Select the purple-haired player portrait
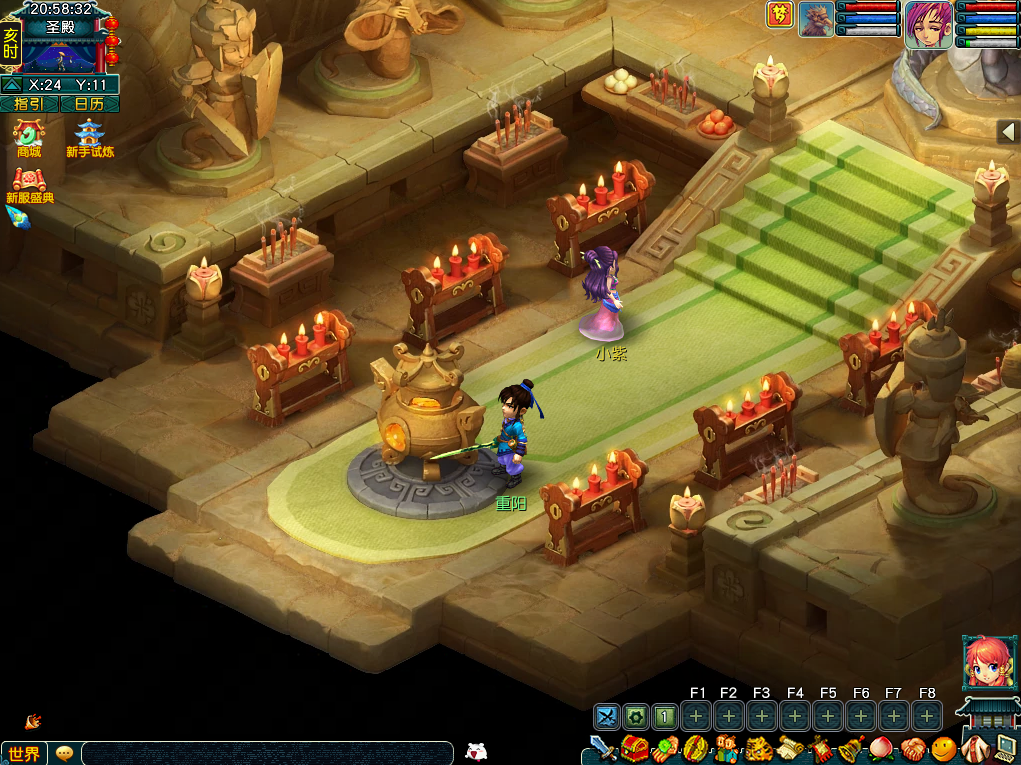This screenshot has width=1021, height=765. pos(929,23)
